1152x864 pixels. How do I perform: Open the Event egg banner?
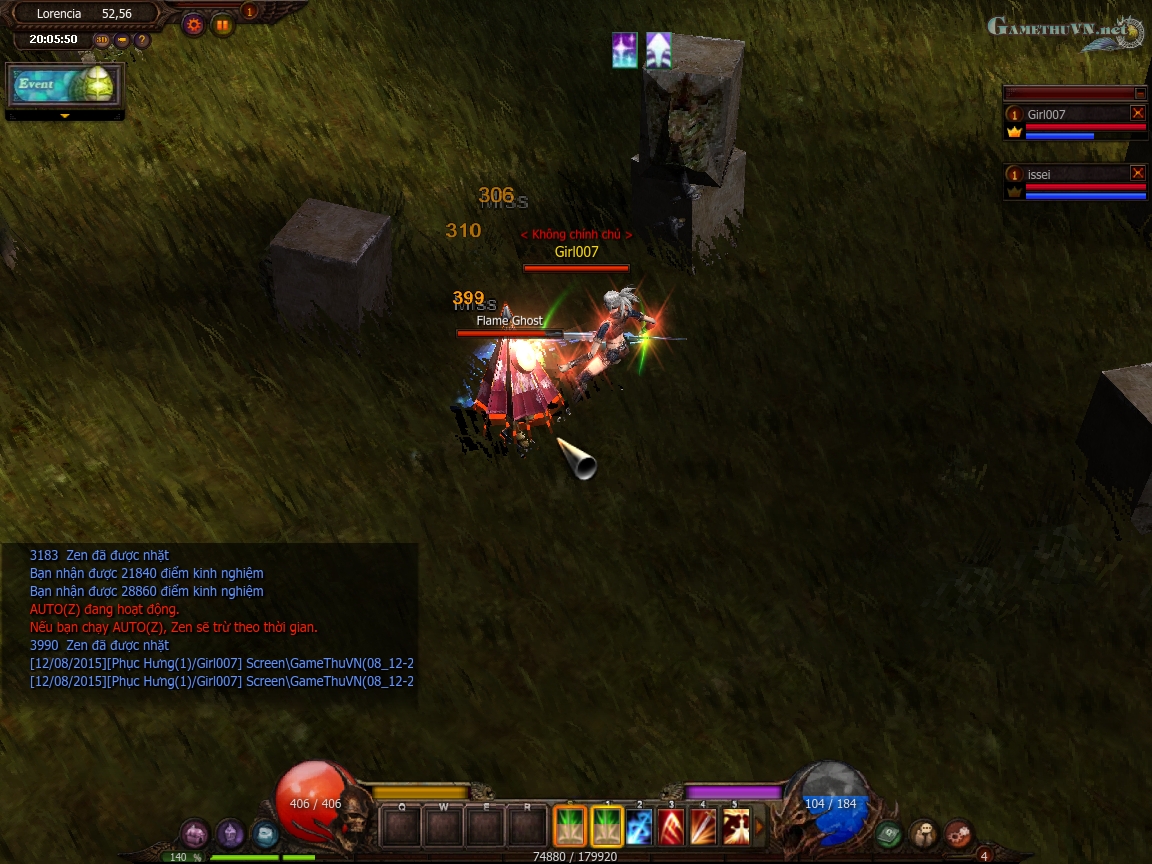pos(65,85)
